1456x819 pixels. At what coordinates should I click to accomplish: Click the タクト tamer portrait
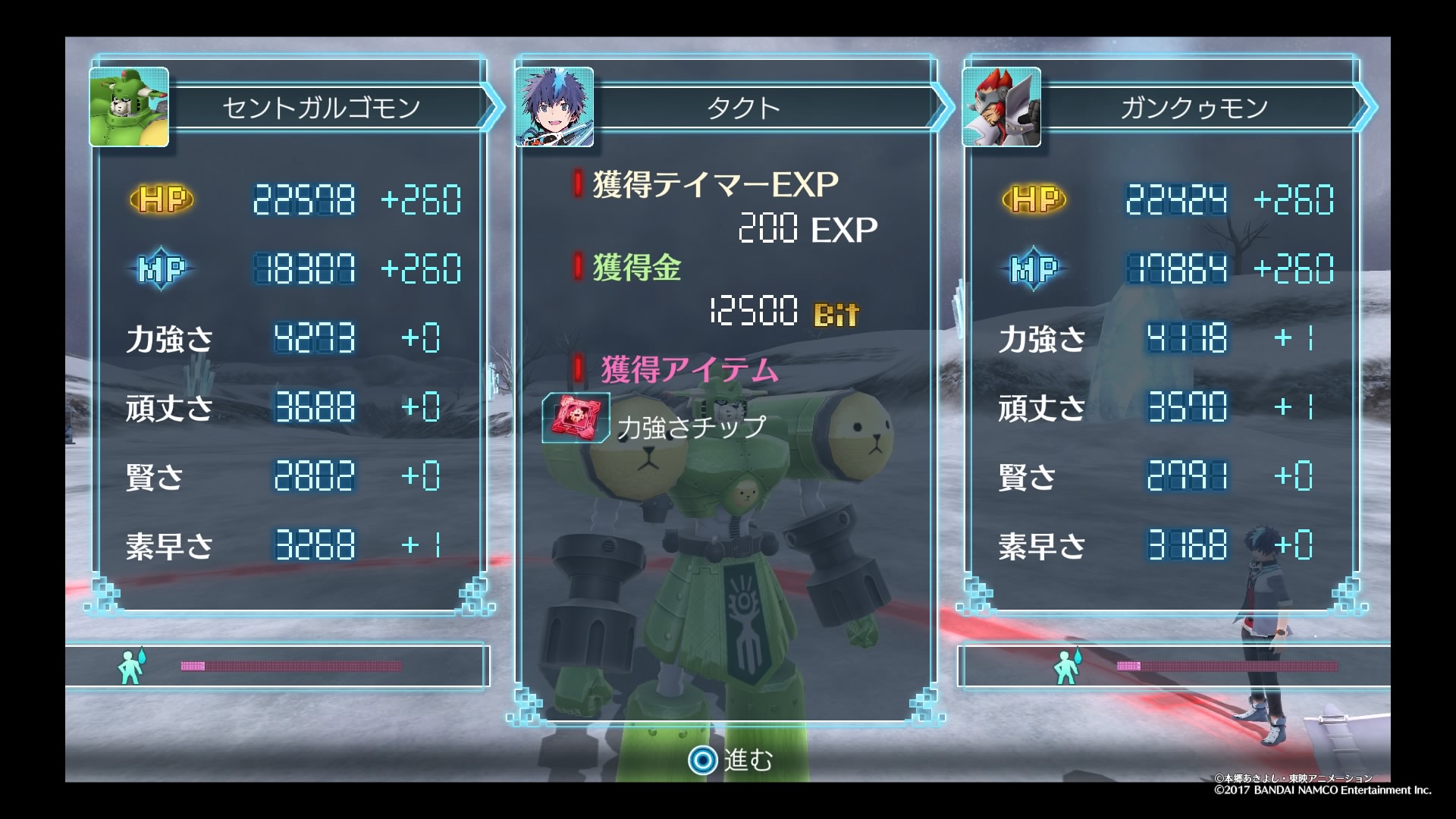coord(554,107)
